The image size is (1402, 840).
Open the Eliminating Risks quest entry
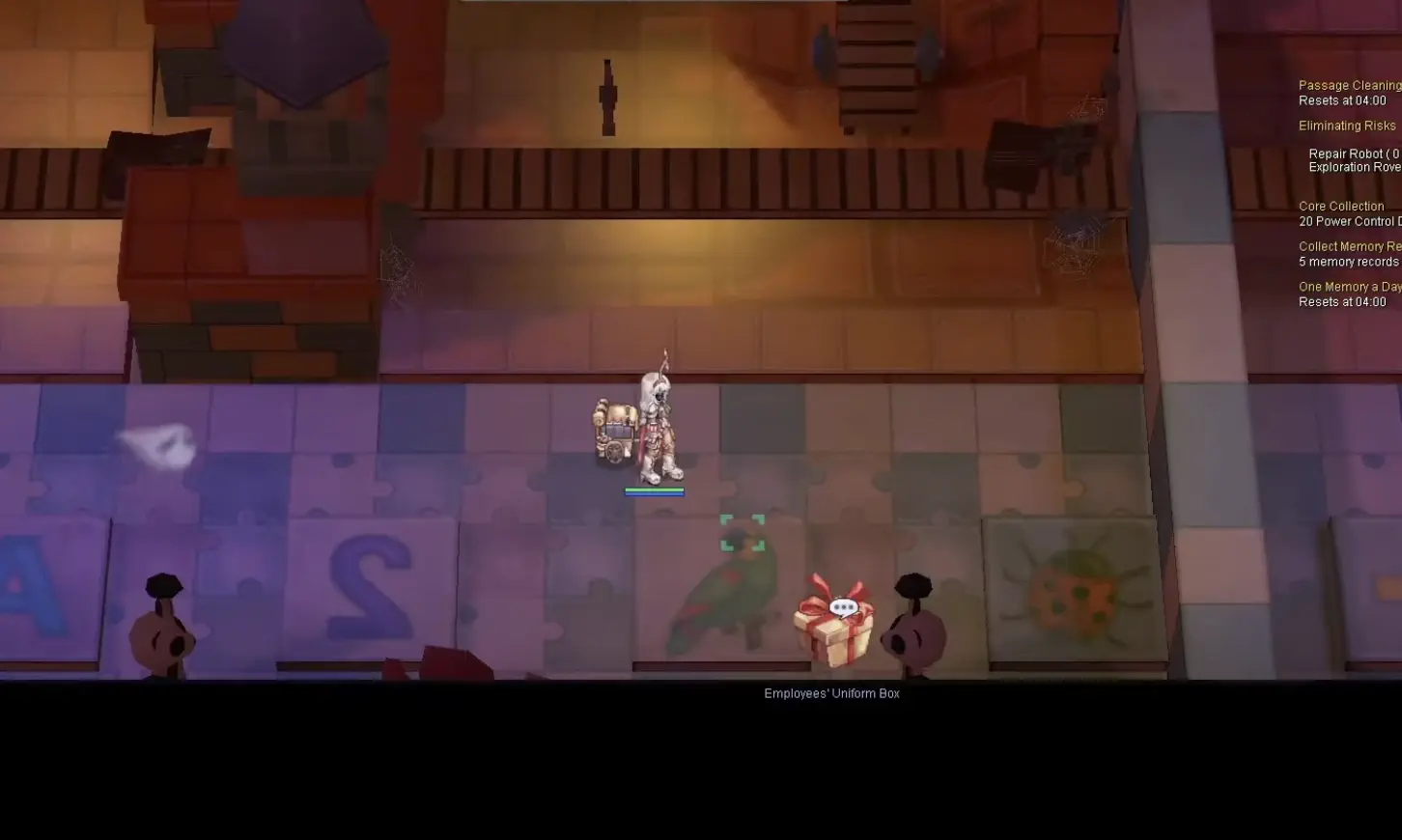(1347, 126)
